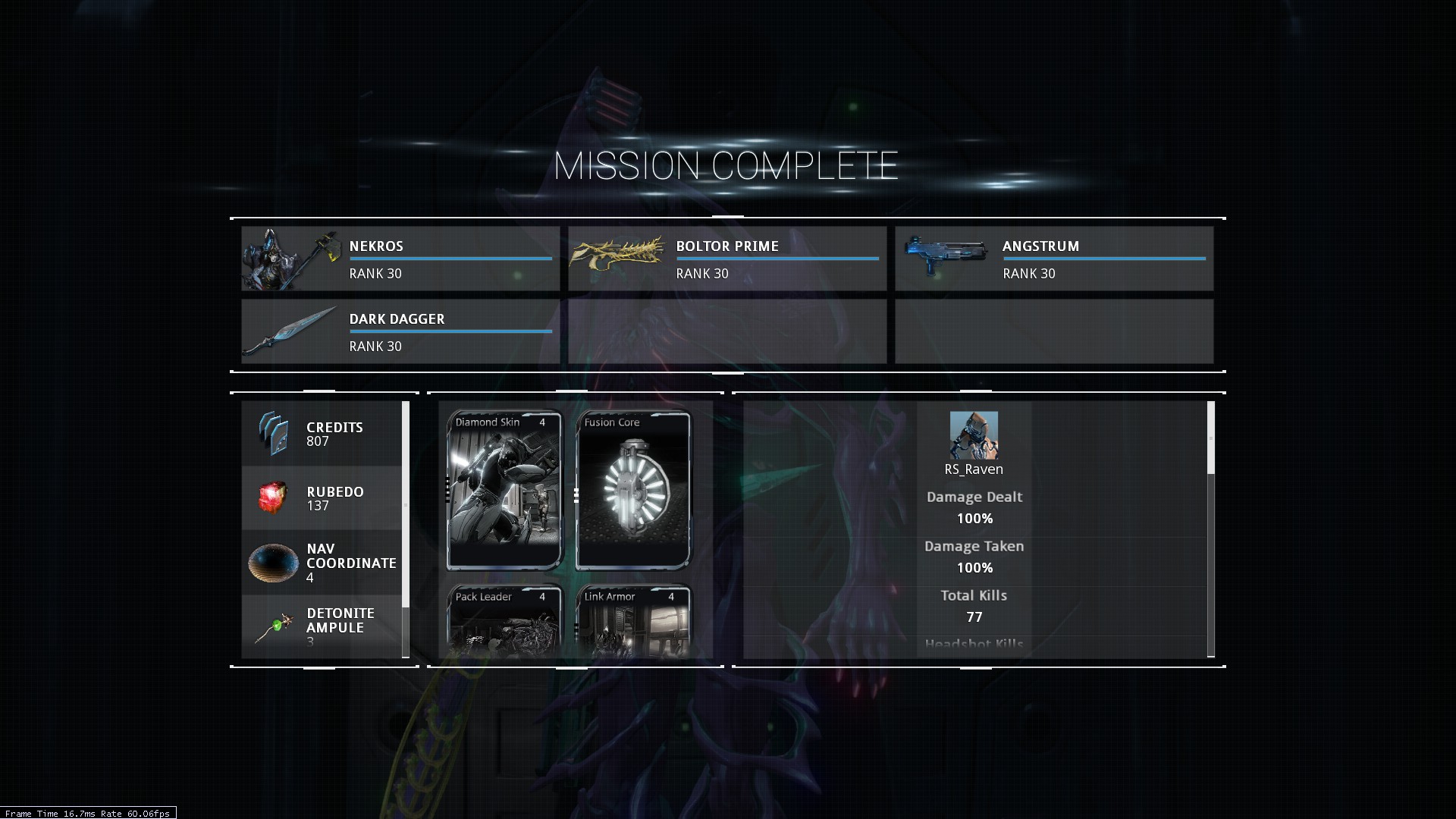Select the Dark Dagger rank panel
Image resolution: width=1456 pixels, height=819 pixels.
[400, 331]
